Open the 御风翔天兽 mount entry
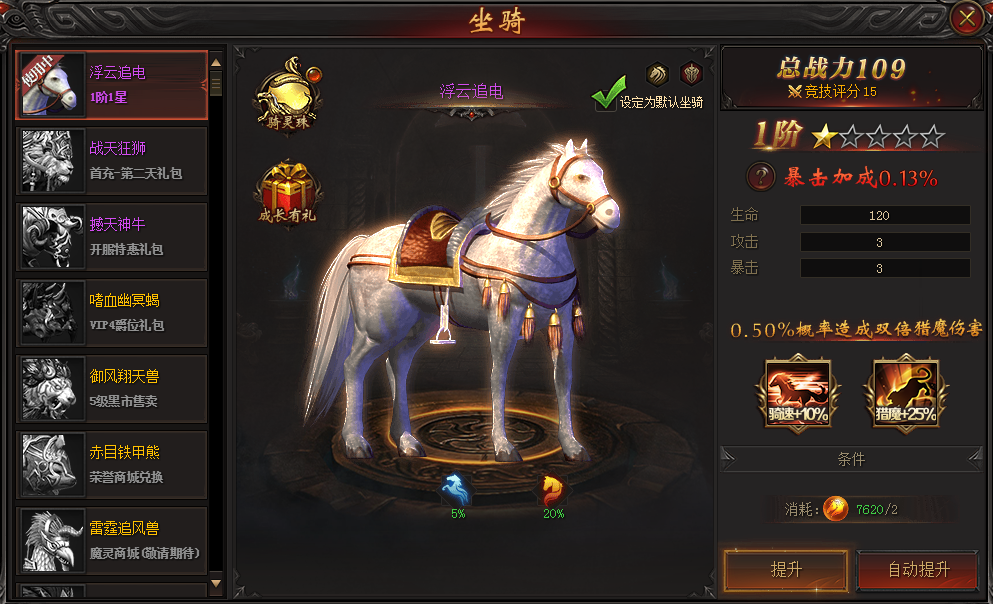Viewport: 993px width, 604px height. pyautogui.click(x=112, y=389)
